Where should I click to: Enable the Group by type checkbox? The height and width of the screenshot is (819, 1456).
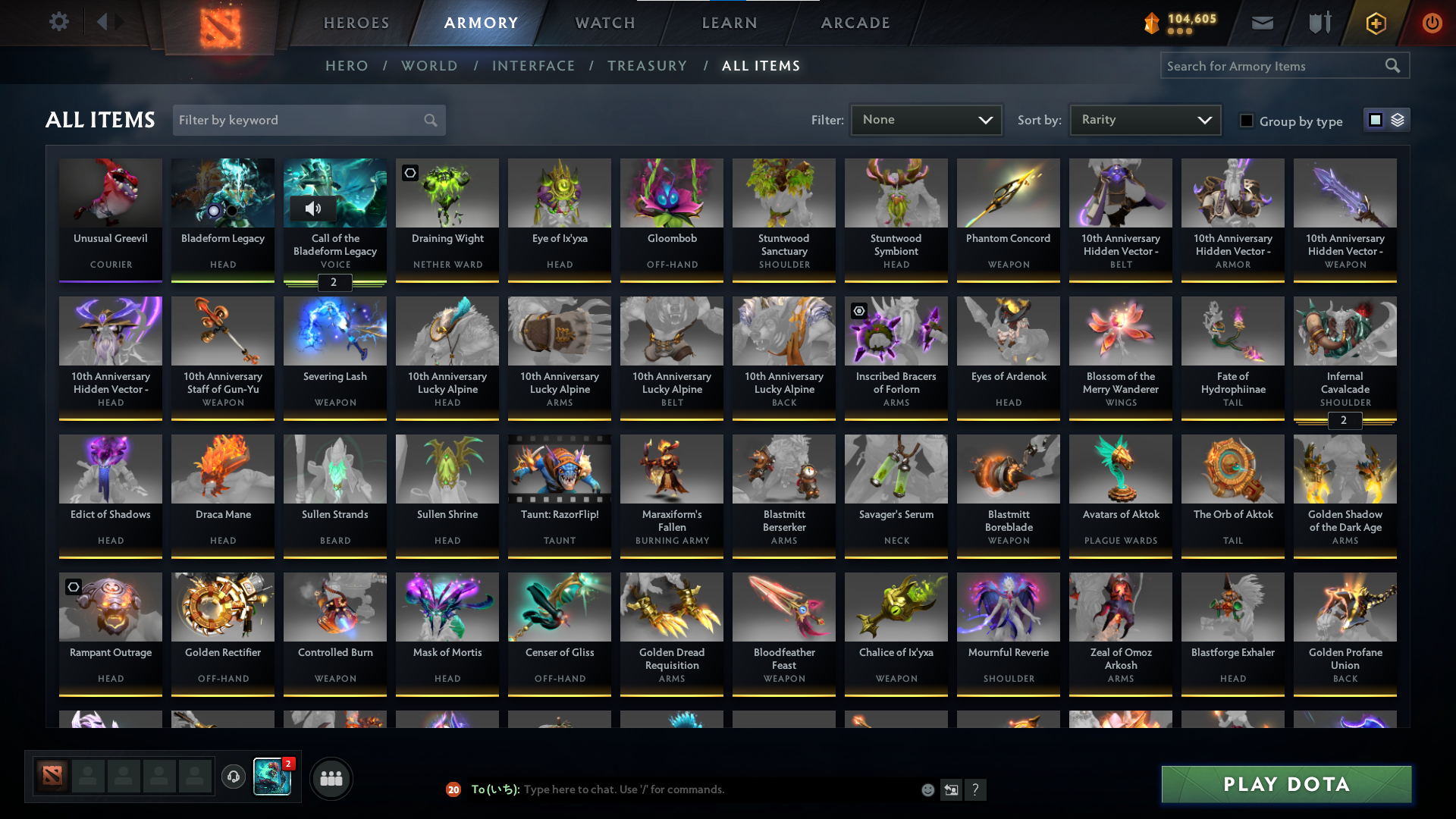1247,121
